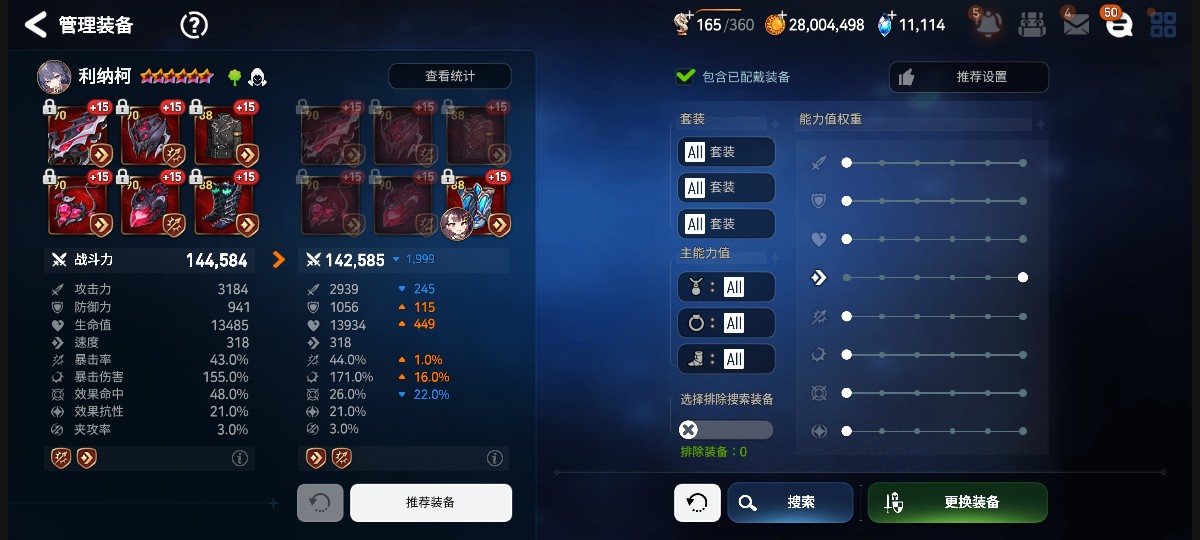Start the 搜索 equipment search
Viewport: 1200px width, 540px height.
pos(790,502)
